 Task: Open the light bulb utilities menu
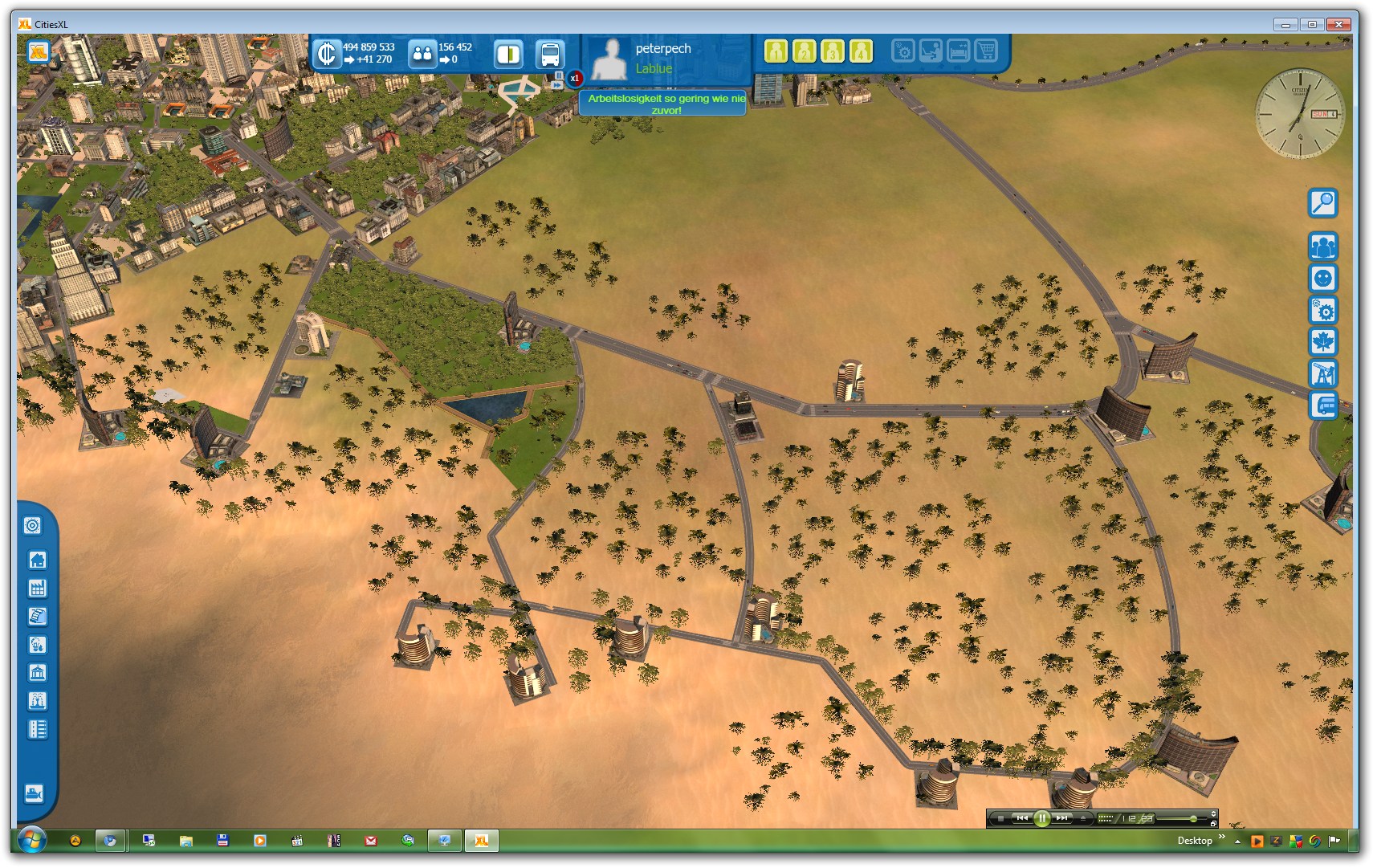point(37,644)
